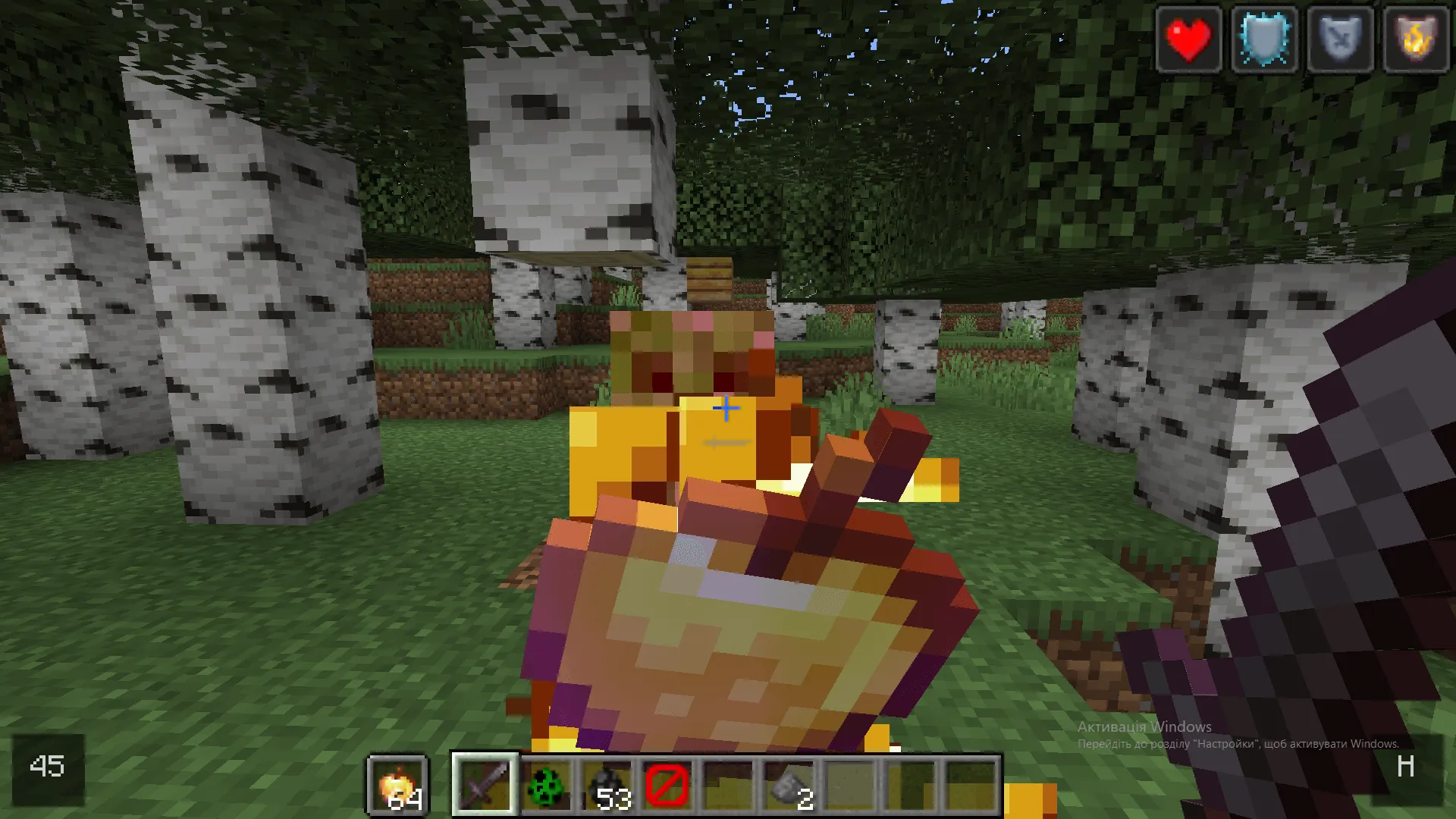Click the fire resistance shield HUD icon
Viewport: 1456px width, 819px height.
pyautogui.click(x=1415, y=39)
